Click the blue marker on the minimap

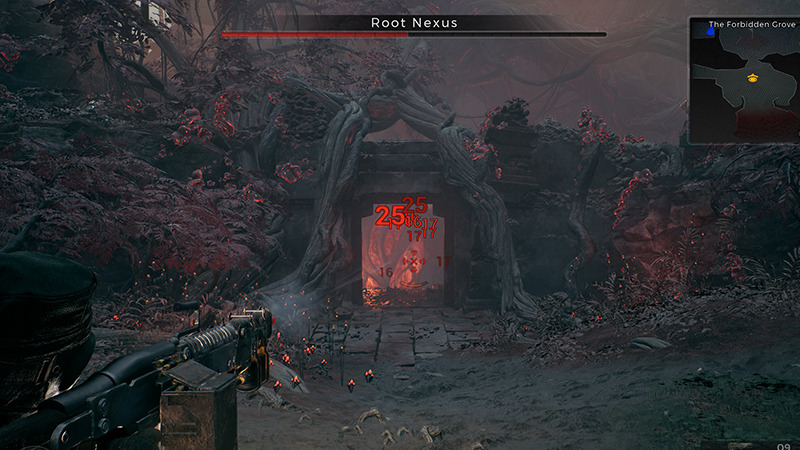[710, 32]
